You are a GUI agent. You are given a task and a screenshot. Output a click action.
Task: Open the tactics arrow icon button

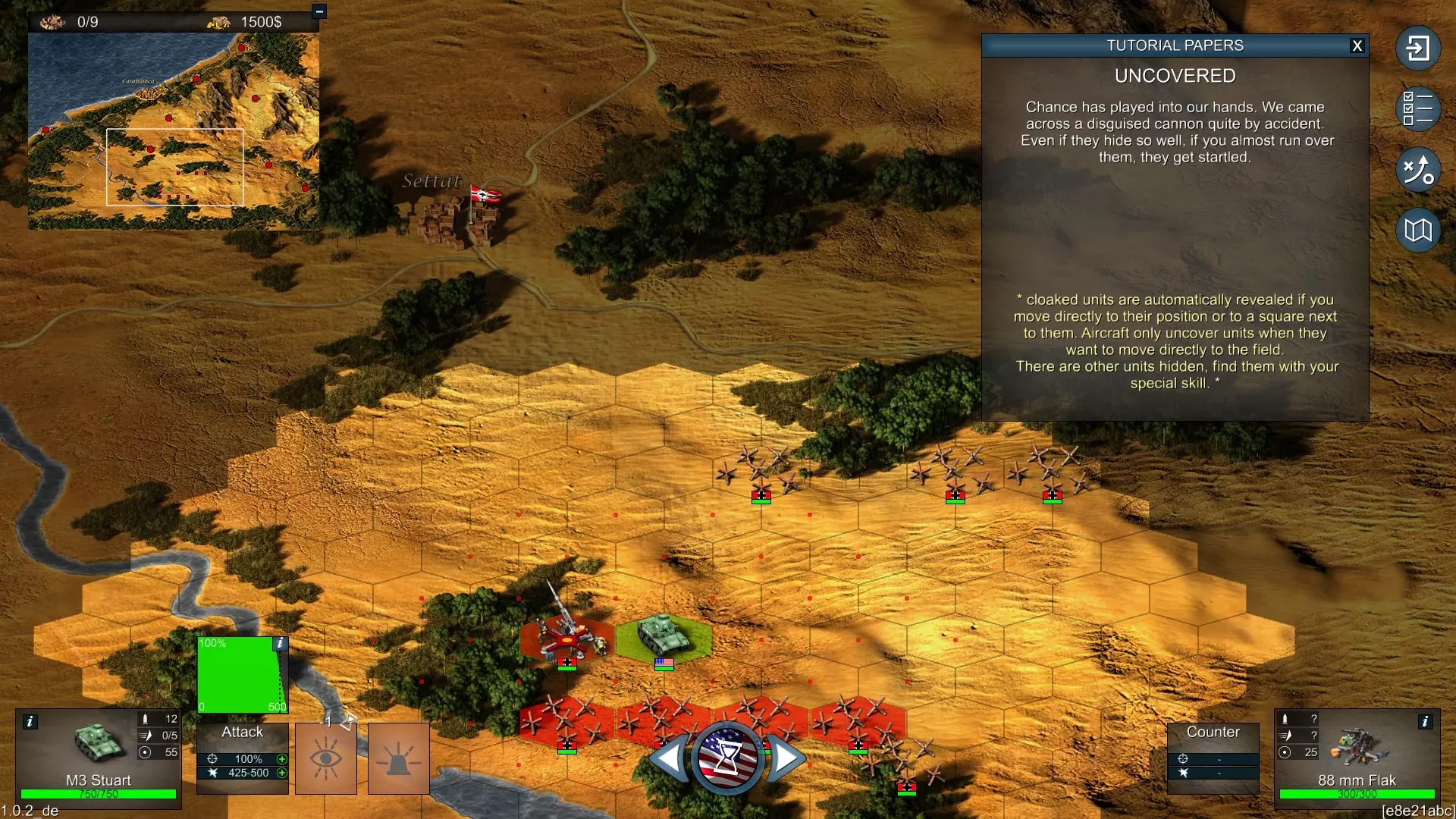click(1417, 169)
